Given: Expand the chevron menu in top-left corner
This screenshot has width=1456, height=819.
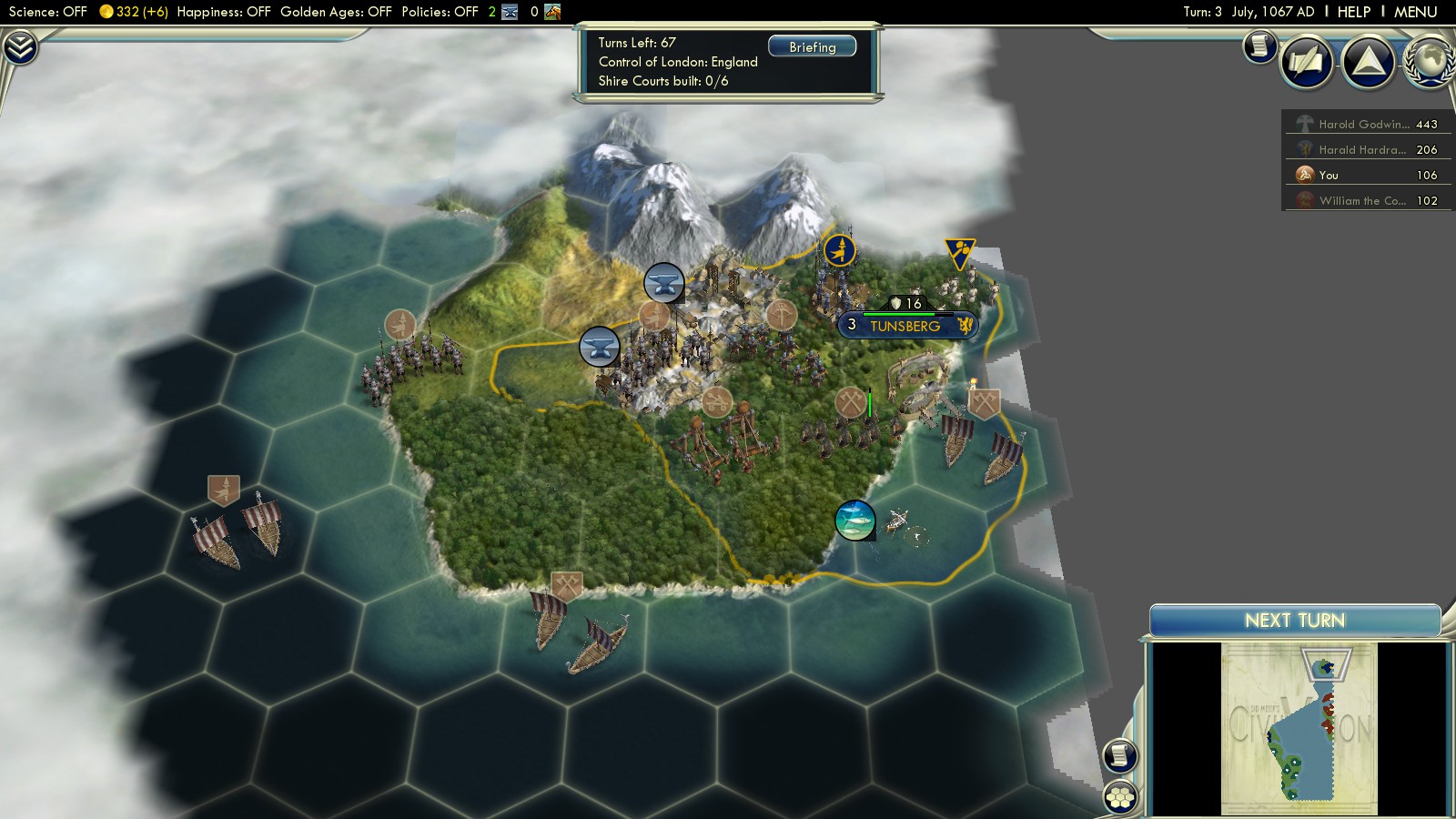Looking at the screenshot, I should click(19, 47).
